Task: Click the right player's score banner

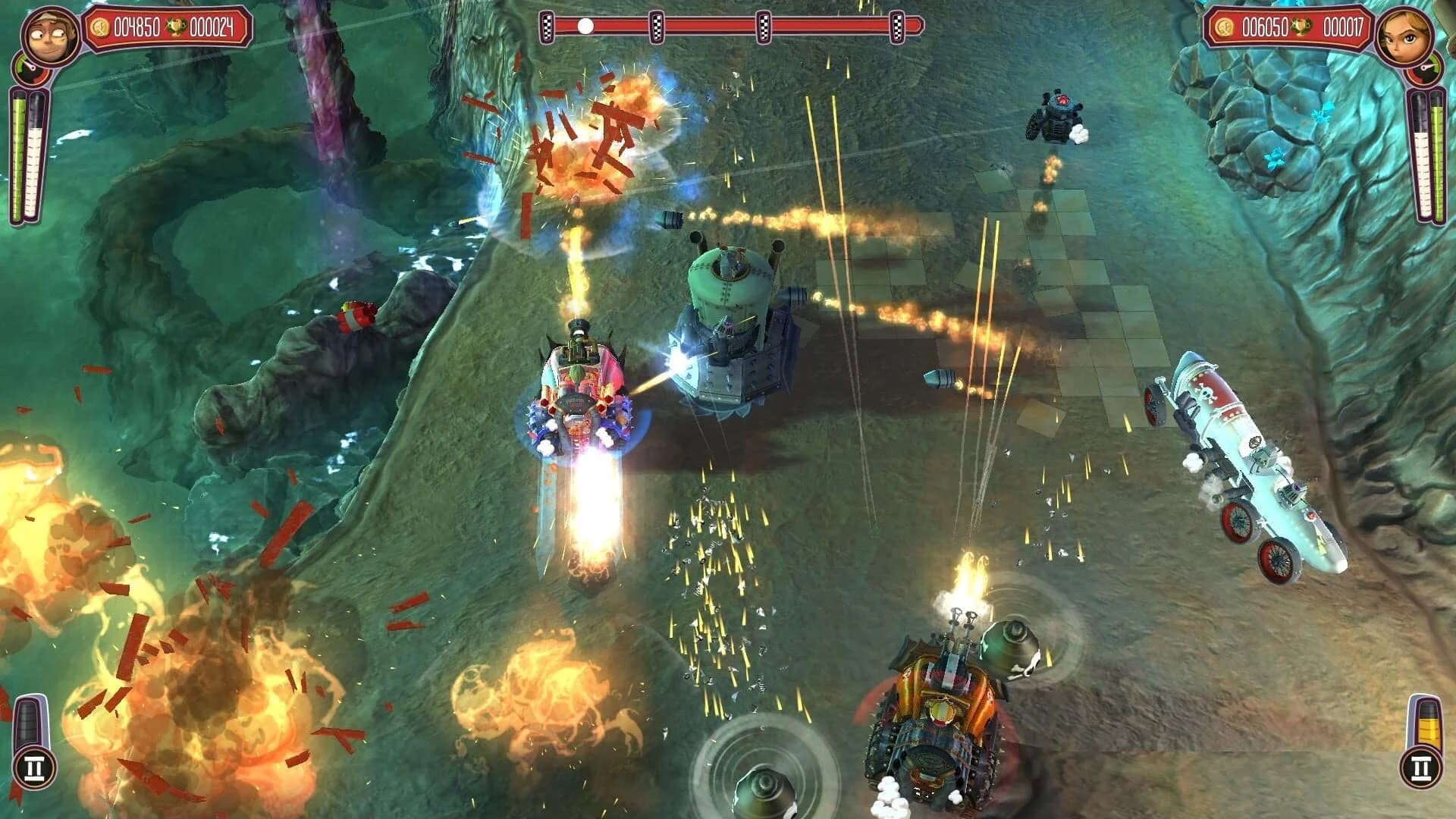Action: 1289,27
